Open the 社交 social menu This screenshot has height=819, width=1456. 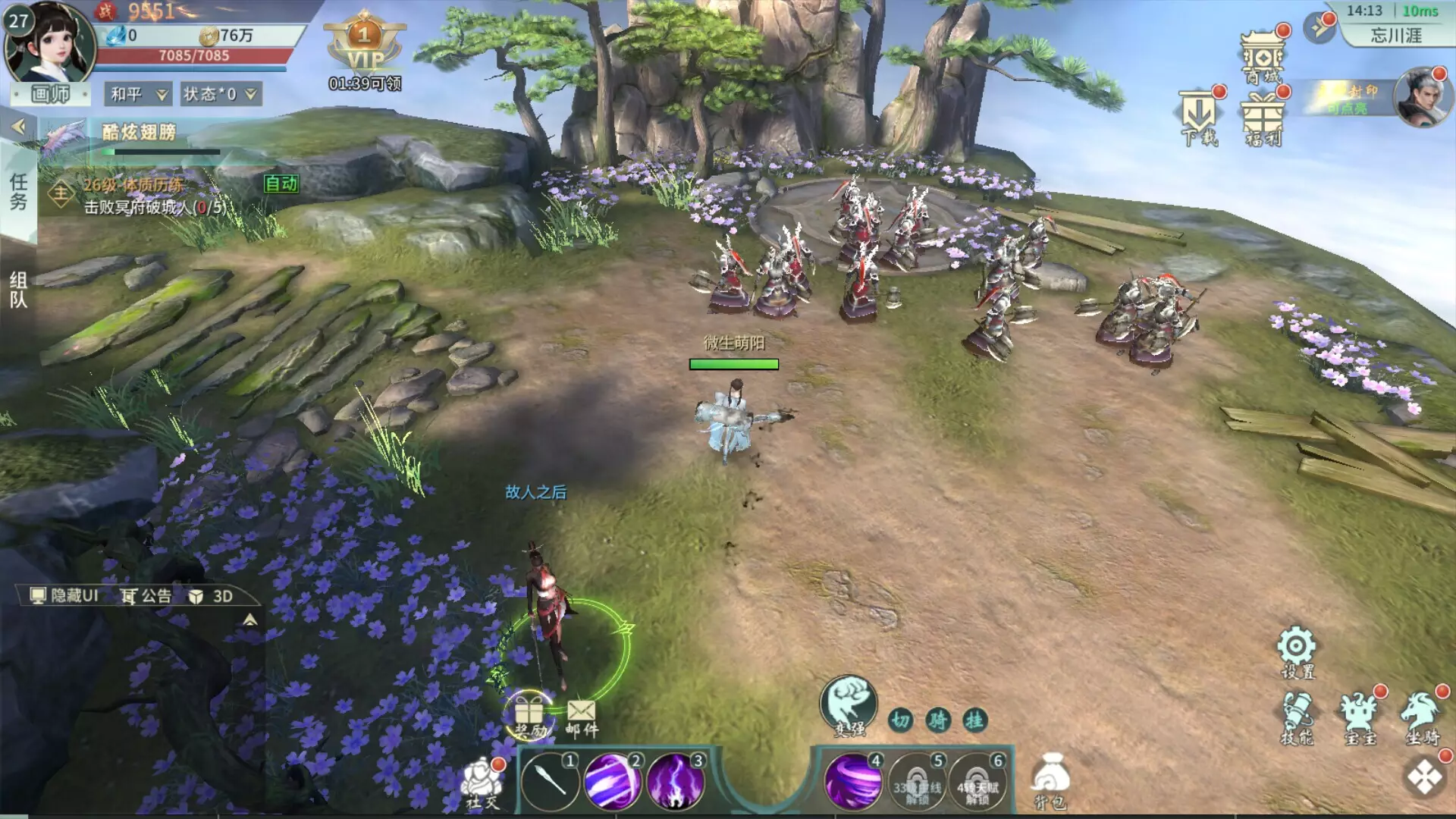pyautogui.click(x=482, y=783)
